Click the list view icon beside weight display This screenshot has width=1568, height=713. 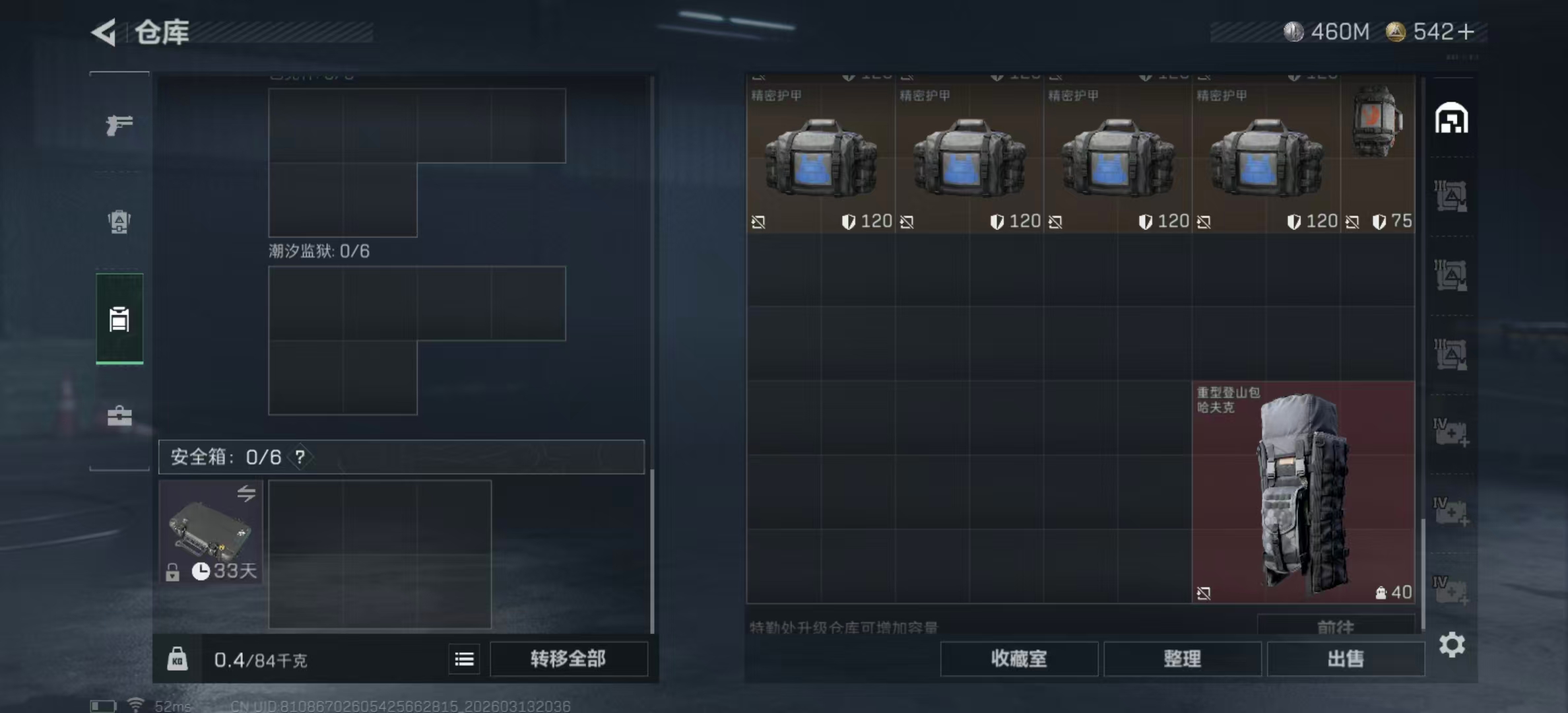[464, 659]
